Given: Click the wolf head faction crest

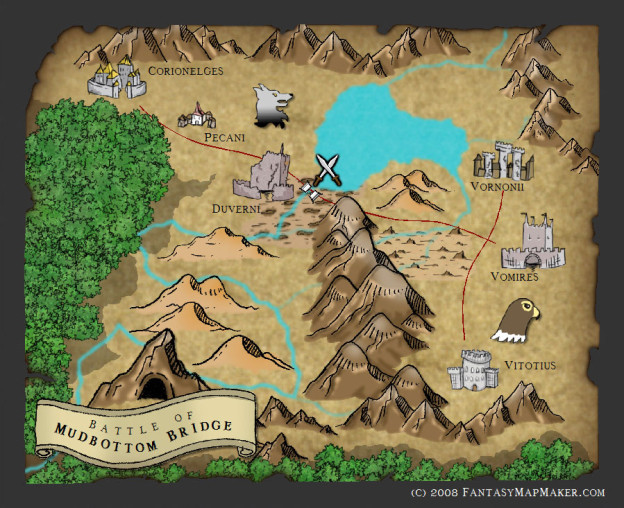Looking at the screenshot, I should [272, 105].
